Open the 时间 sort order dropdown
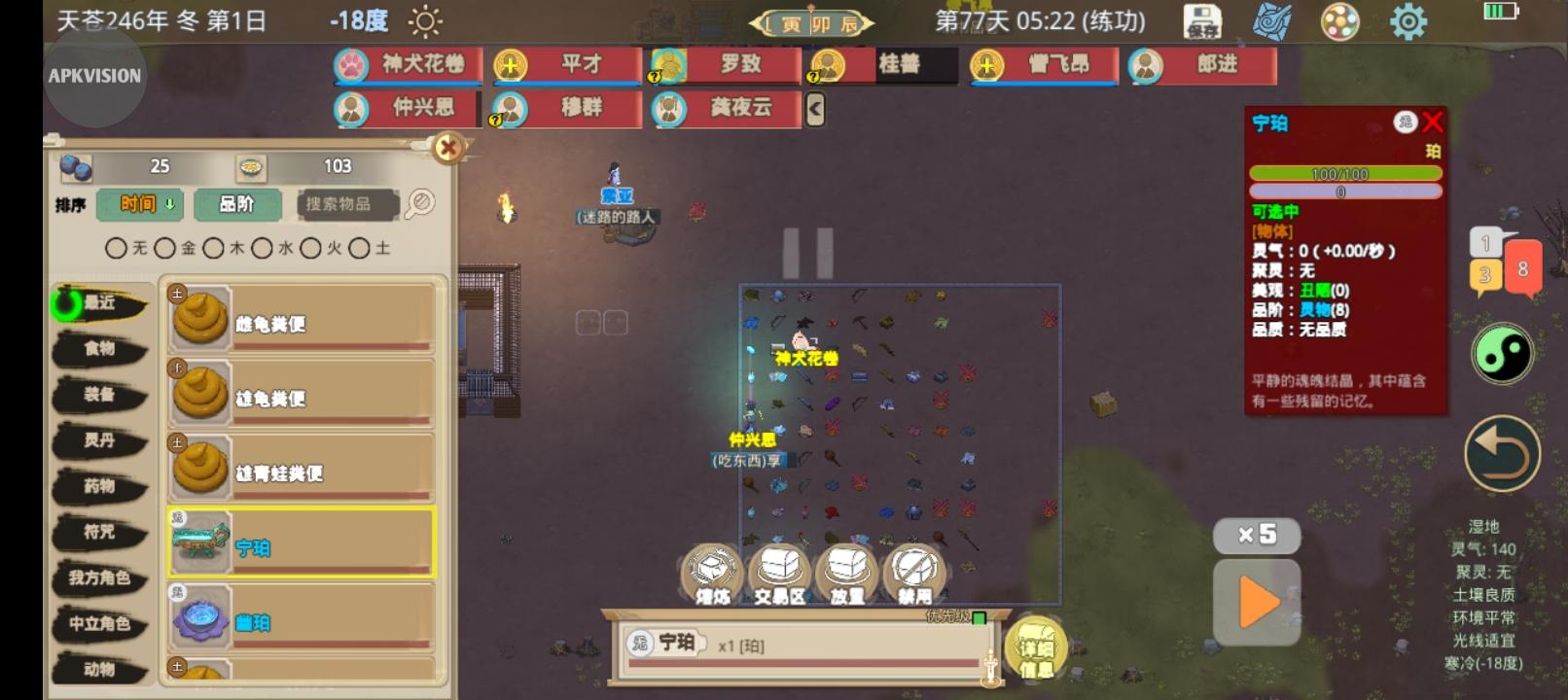The width and height of the screenshot is (1568, 700). pyautogui.click(x=140, y=205)
